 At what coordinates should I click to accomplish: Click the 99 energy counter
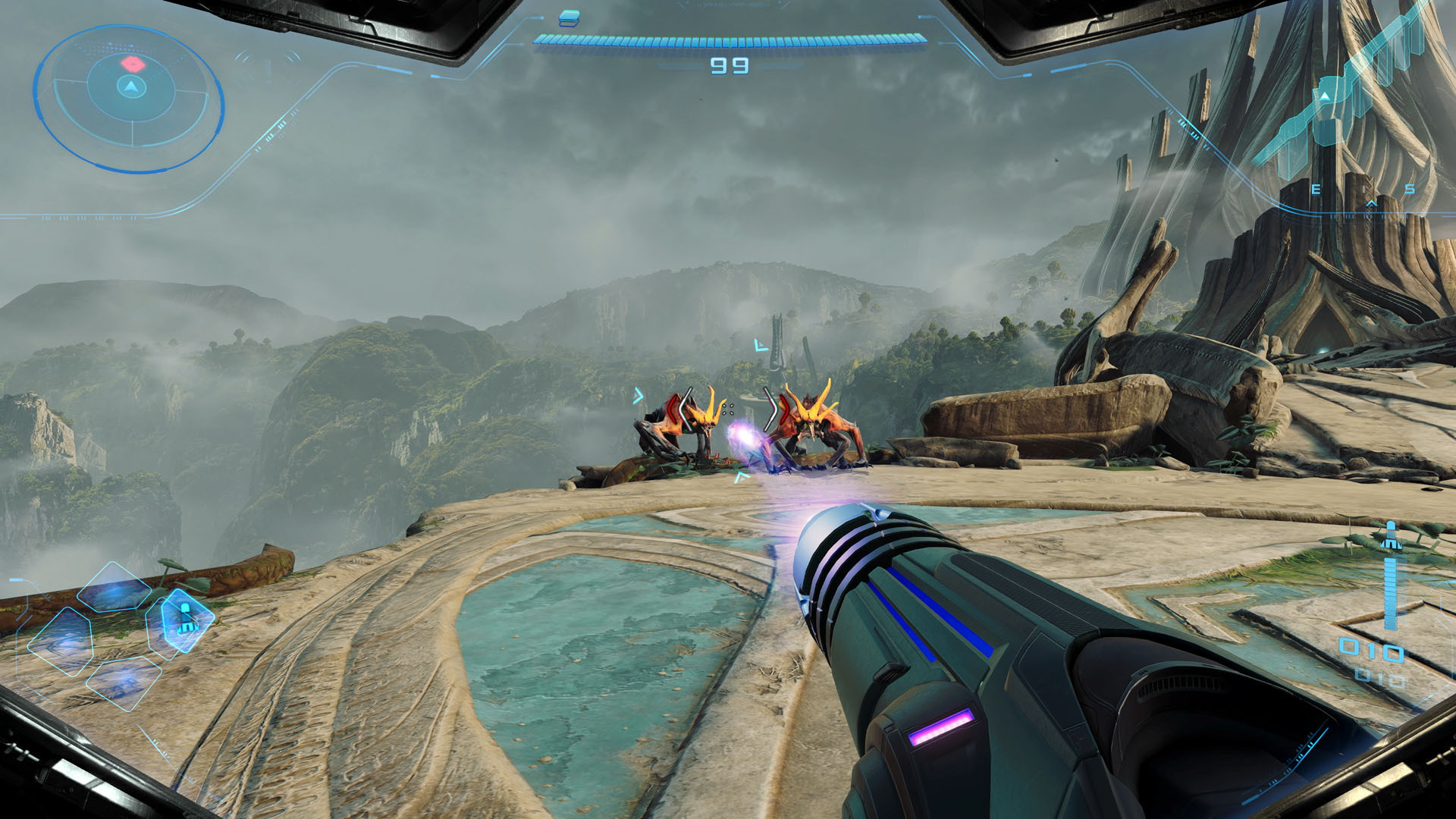pos(729,65)
